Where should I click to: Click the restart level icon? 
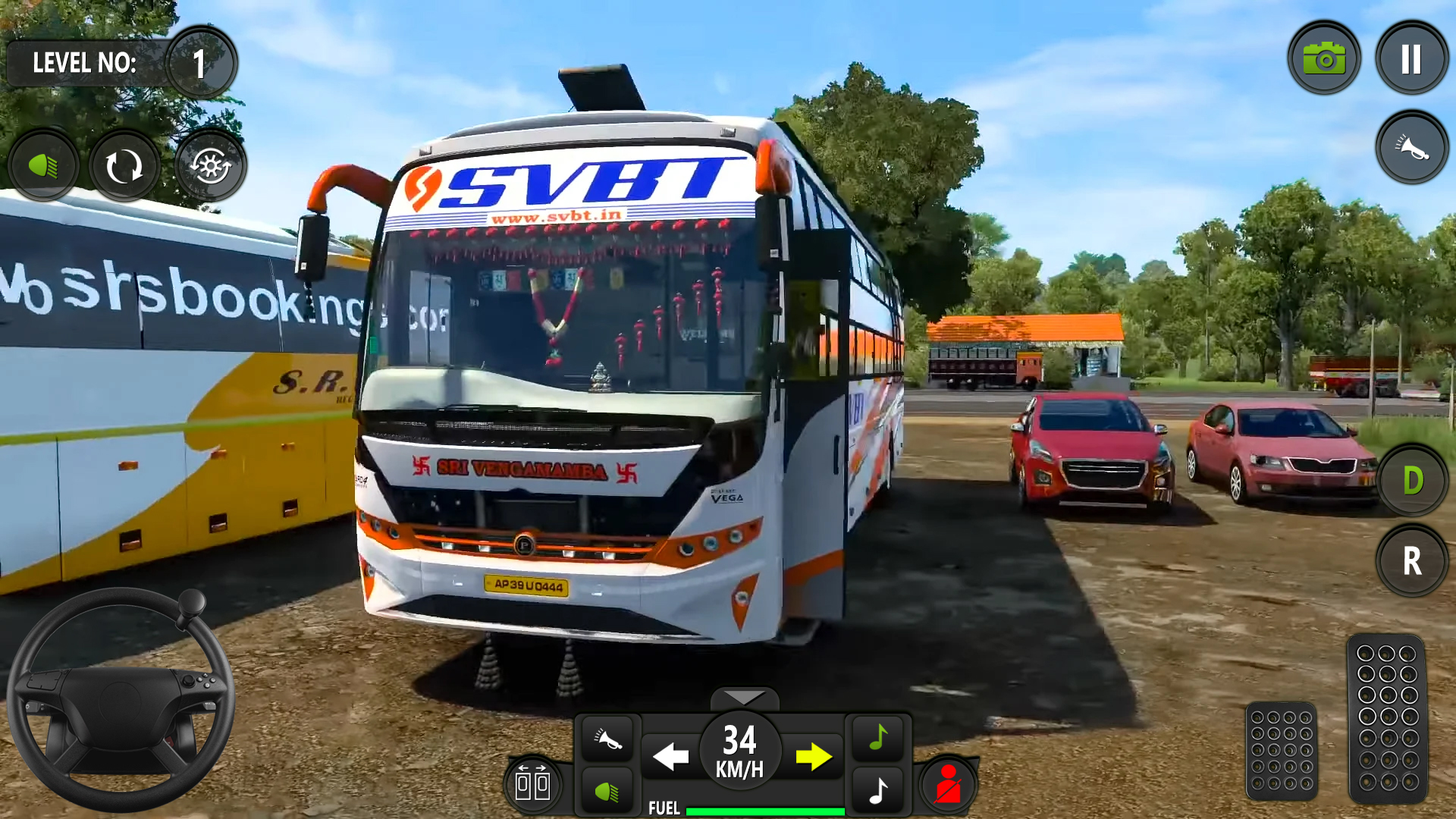coord(124,165)
